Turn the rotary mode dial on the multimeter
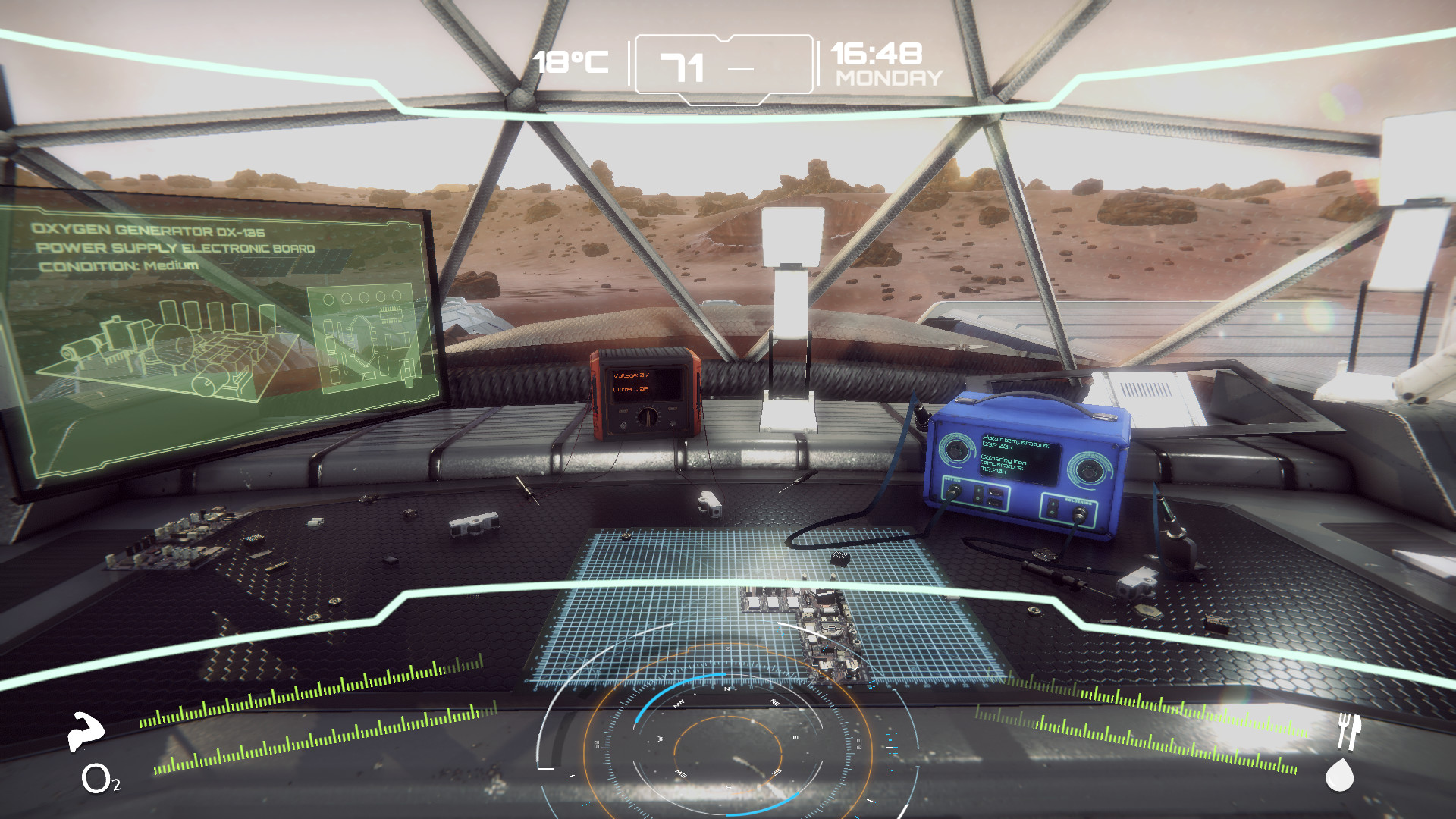The width and height of the screenshot is (1456, 819). pos(648,418)
